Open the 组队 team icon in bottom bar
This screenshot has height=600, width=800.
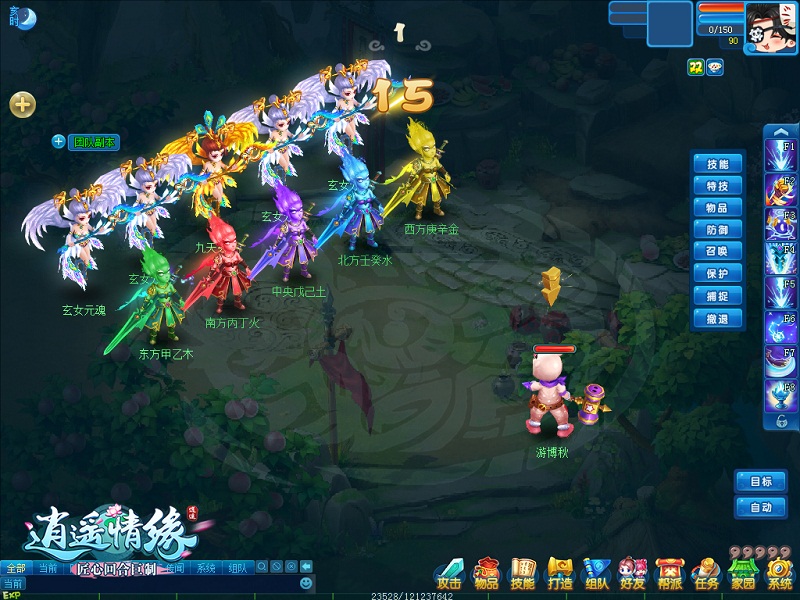pos(596,574)
